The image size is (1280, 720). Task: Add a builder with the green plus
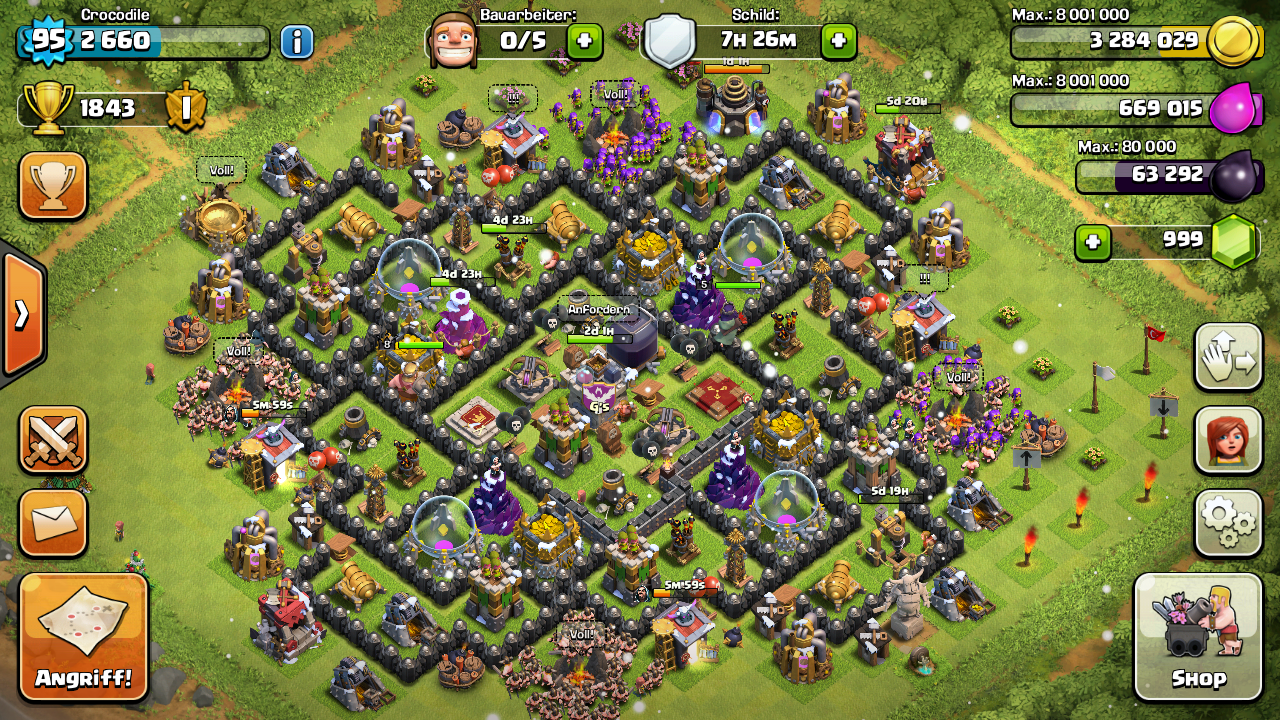pos(584,41)
